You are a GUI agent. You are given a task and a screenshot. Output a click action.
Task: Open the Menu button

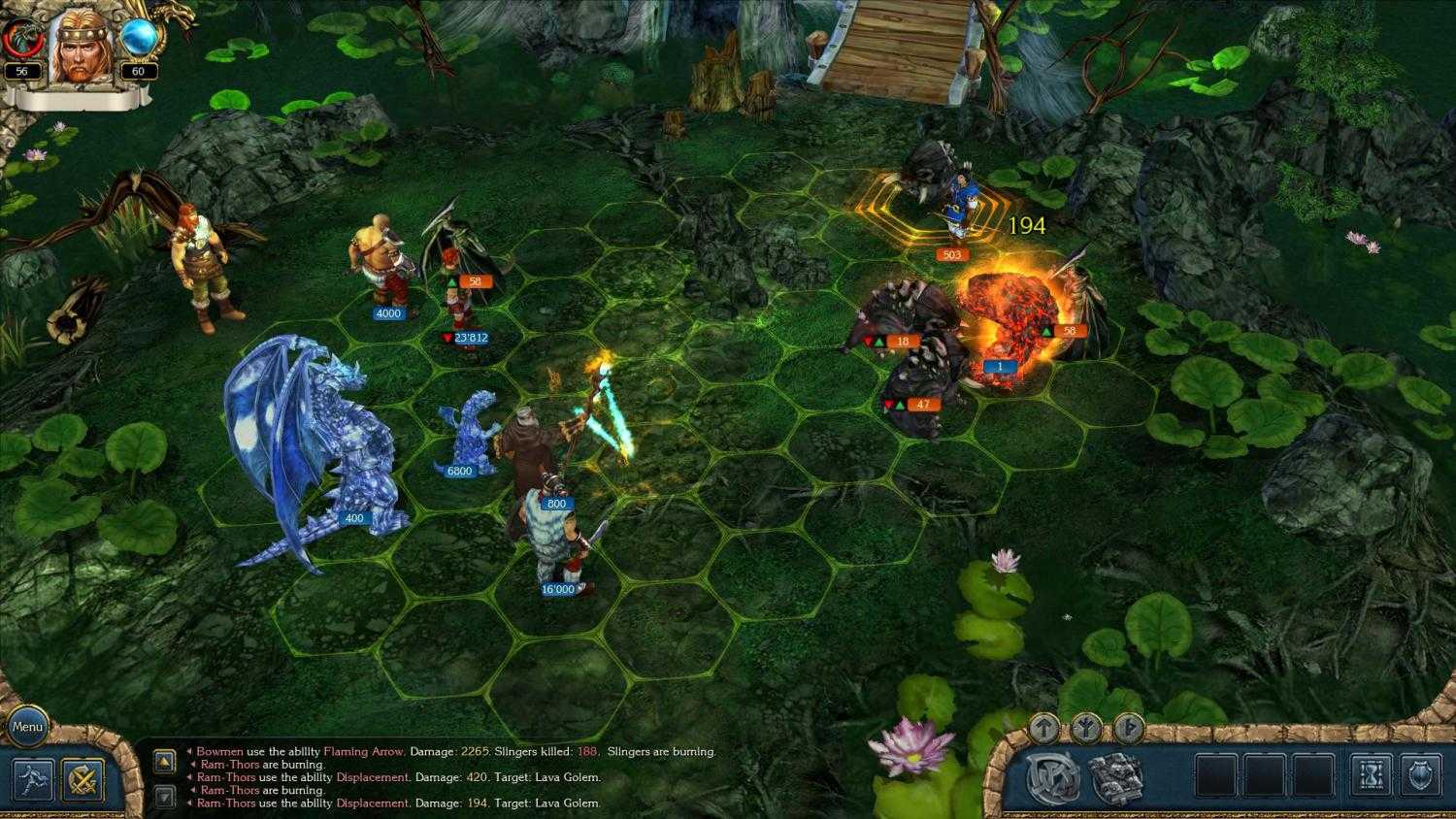tap(26, 726)
